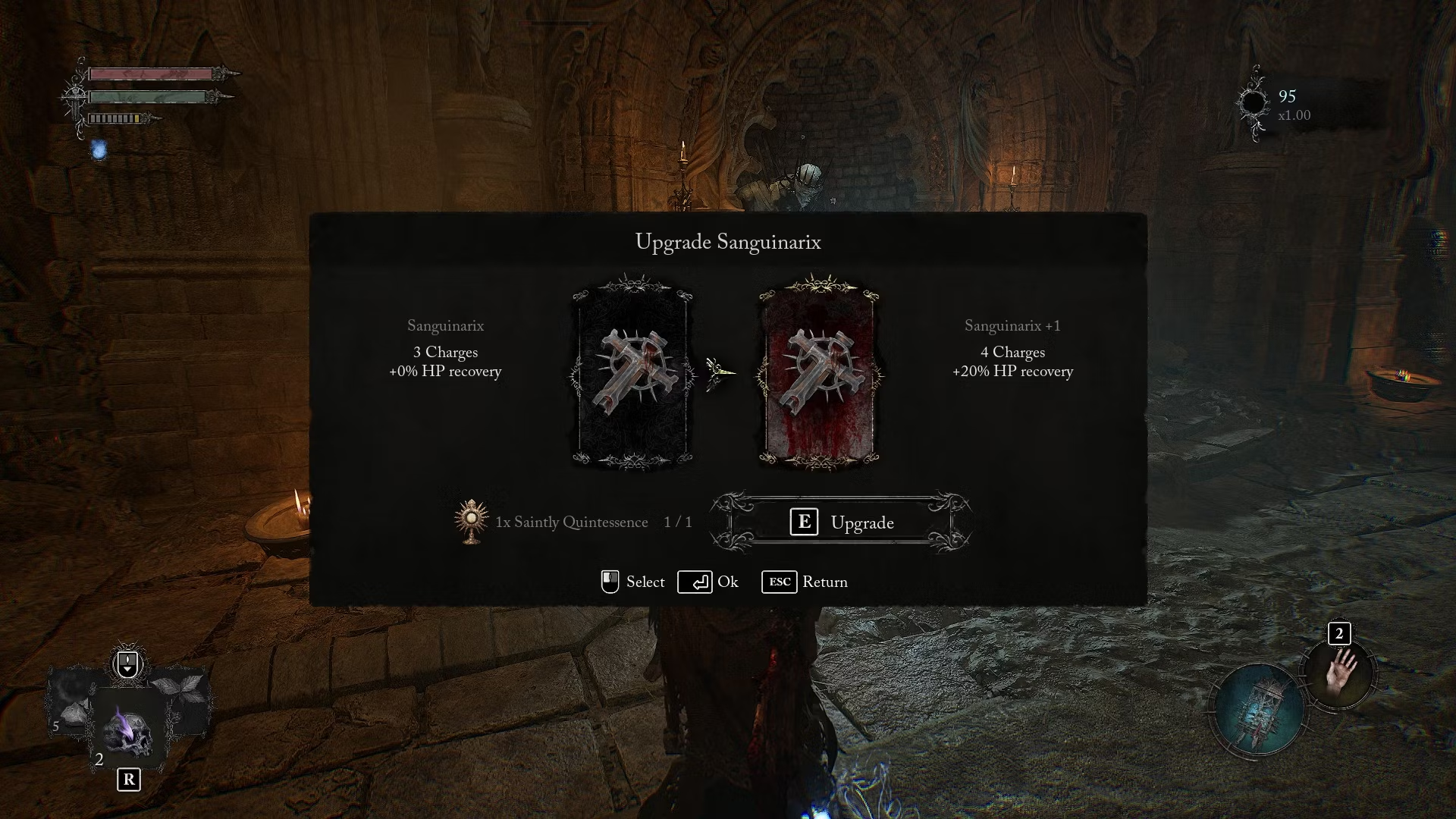Image resolution: width=1456 pixels, height=819 pixels.
Task: Select the current Sanguinarix card
Action: pos(632,373)
